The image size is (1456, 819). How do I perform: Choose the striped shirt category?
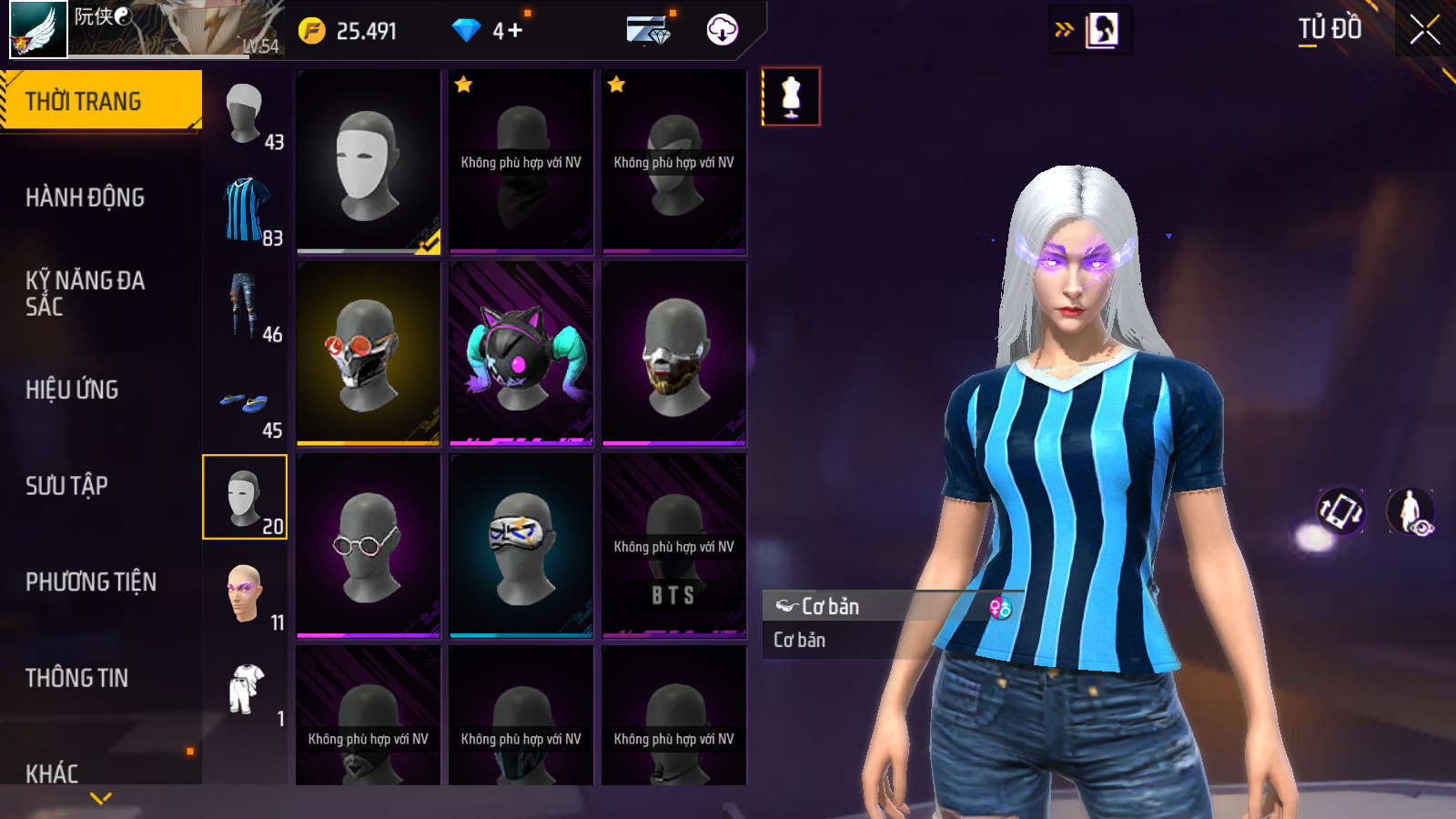245,209
